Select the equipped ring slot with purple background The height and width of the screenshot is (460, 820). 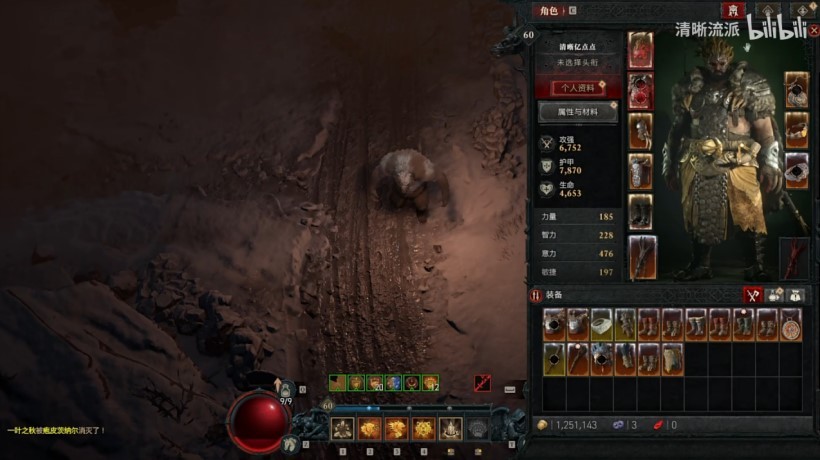(x=796, y=169)
